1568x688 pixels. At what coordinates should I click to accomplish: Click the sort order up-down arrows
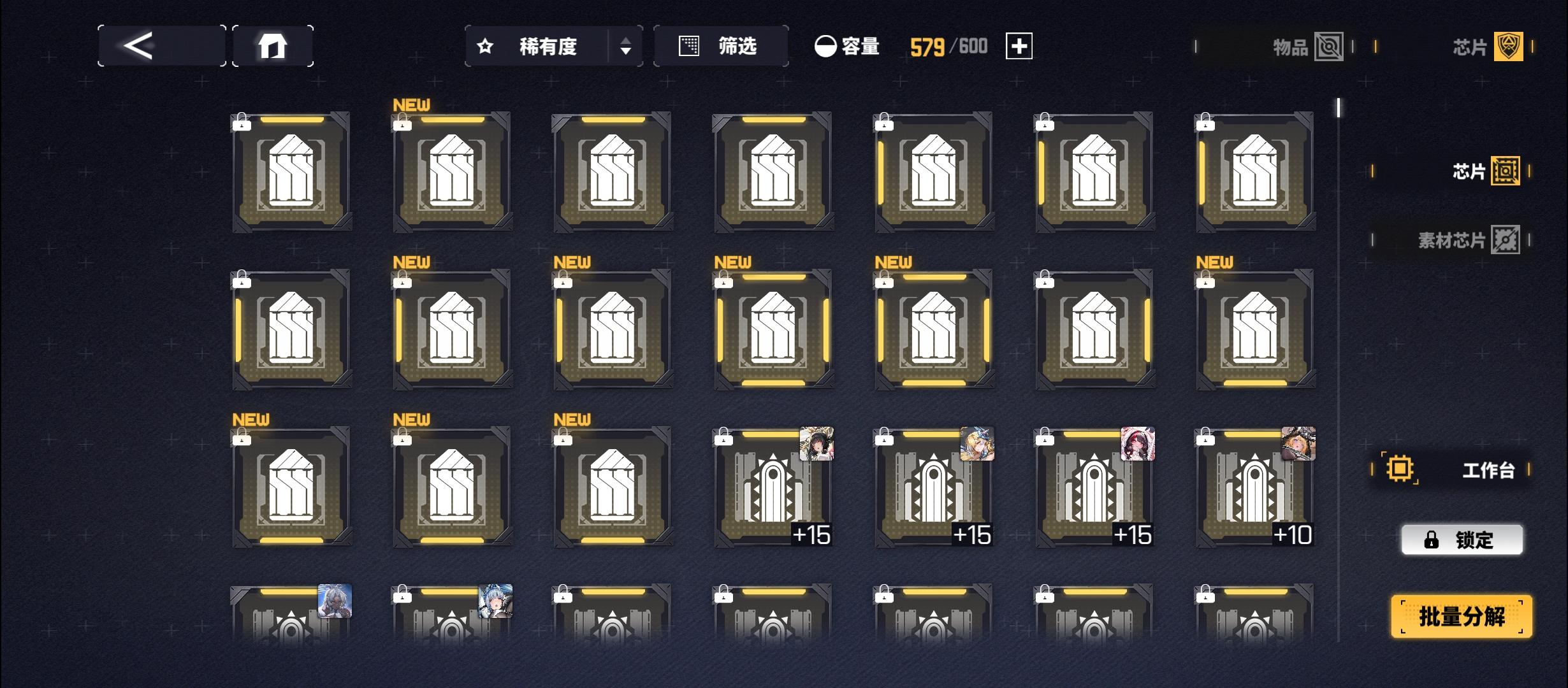pos(625,47)
